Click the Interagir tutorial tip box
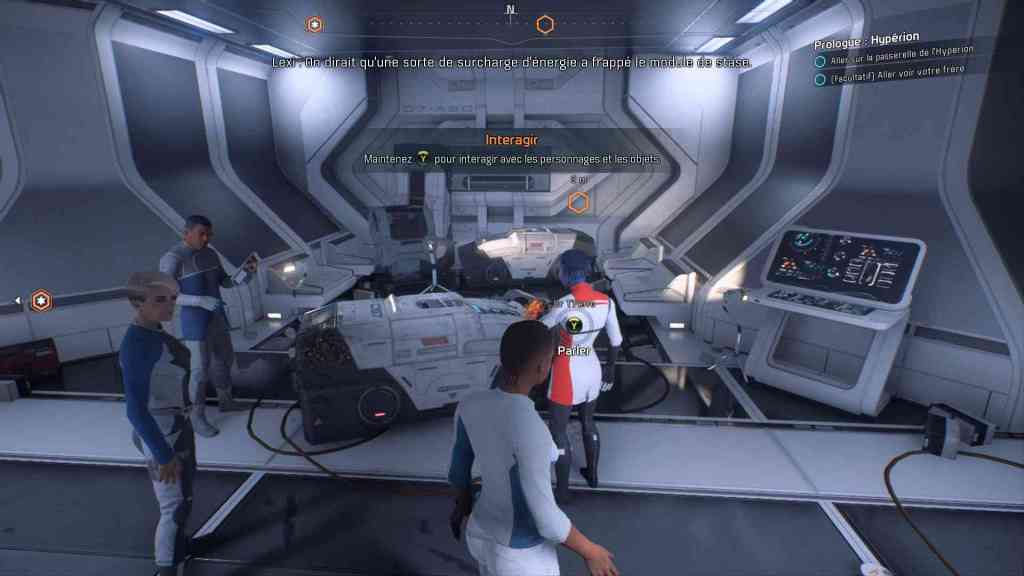1024x576 pixels. [512, 150]
